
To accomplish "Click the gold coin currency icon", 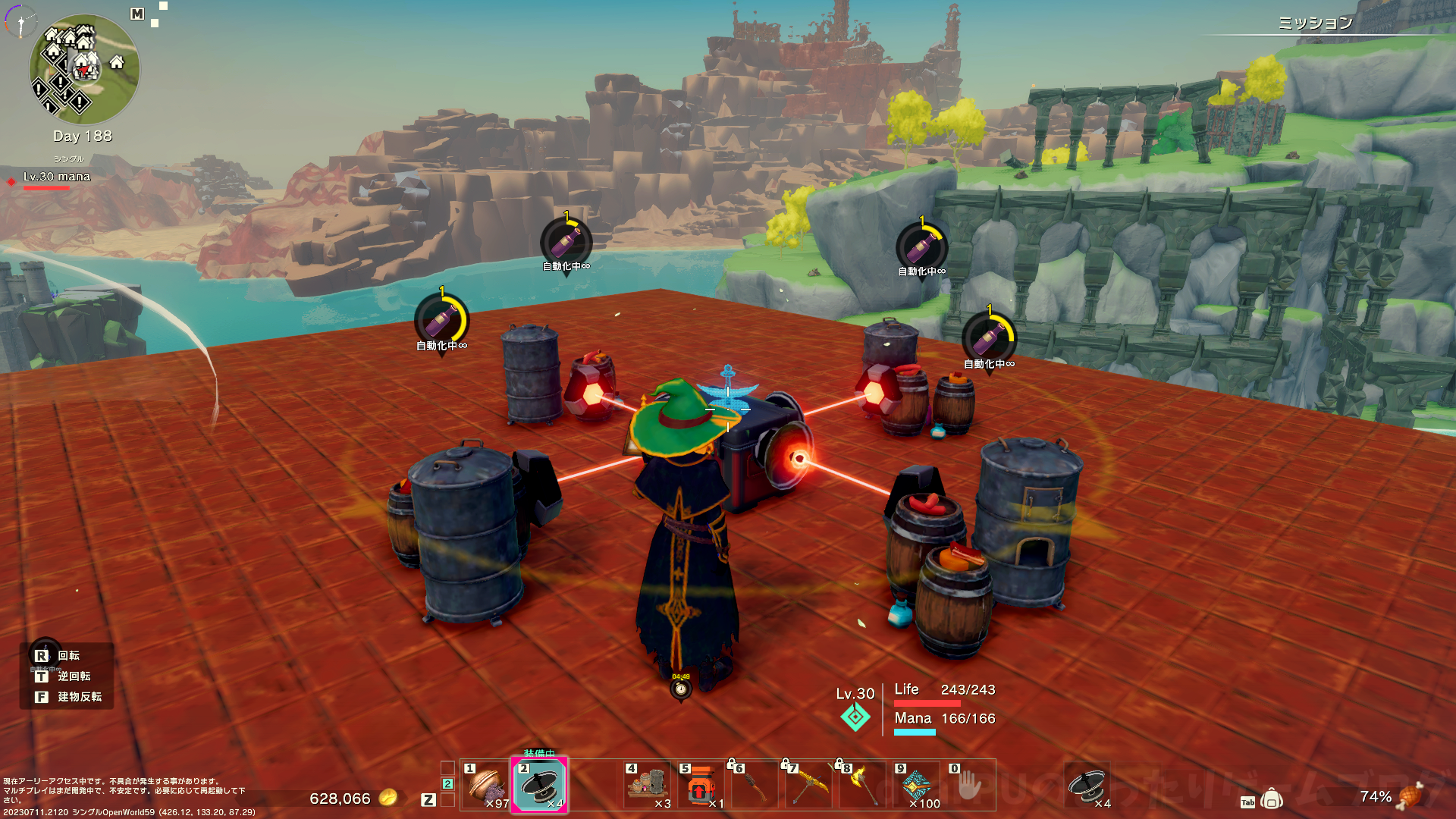I will pos(388,797).
